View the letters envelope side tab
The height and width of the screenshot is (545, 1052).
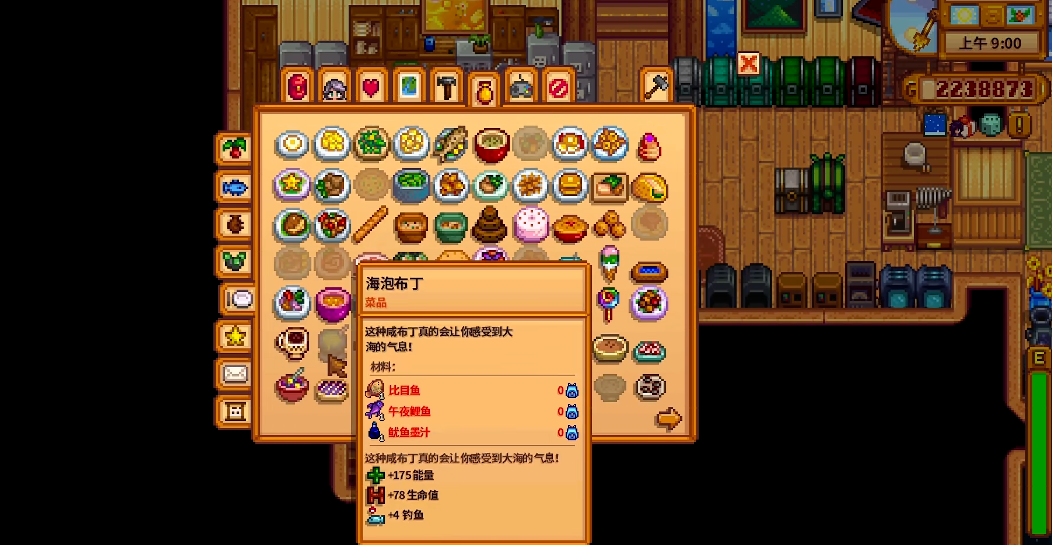coord(235,373)
